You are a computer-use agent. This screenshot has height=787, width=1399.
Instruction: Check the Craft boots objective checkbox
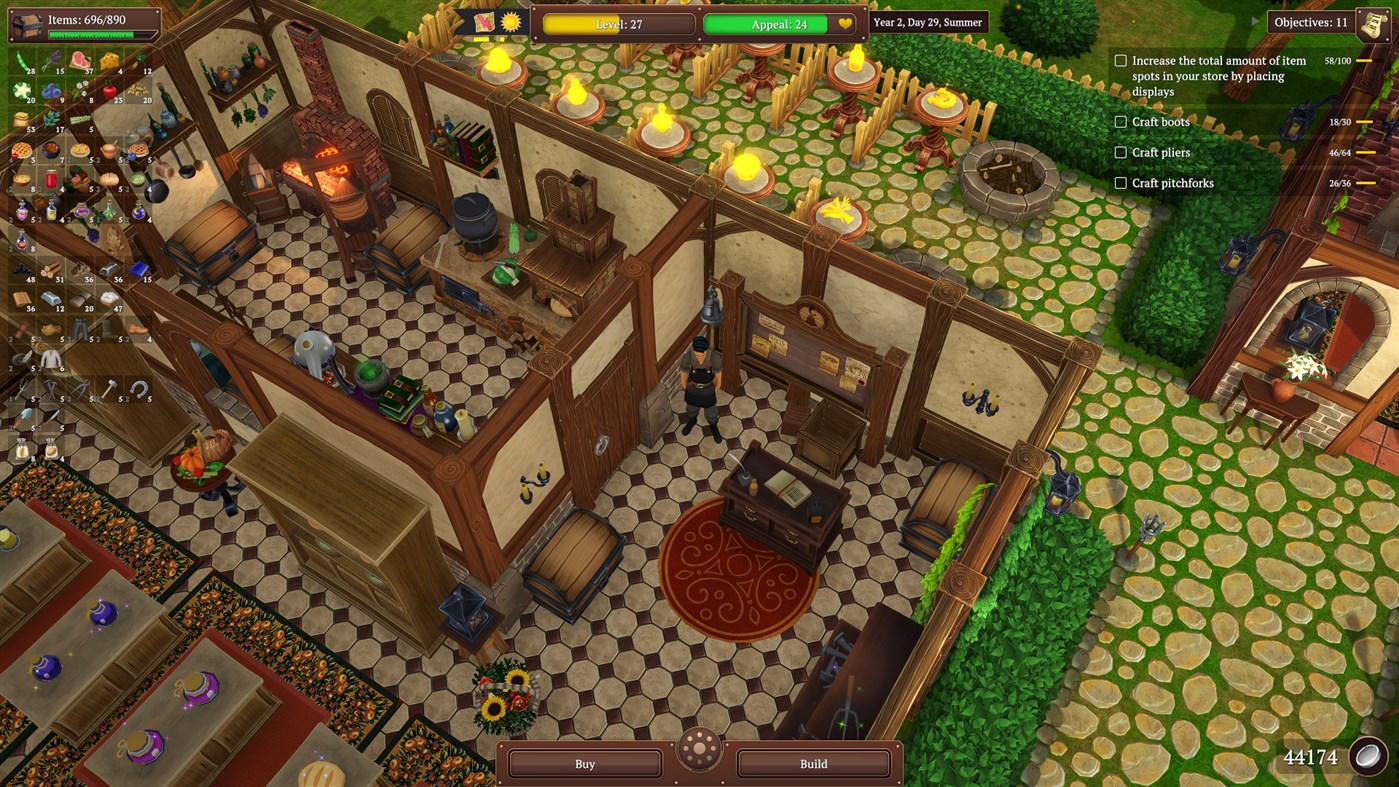click(x=1120, y=122)
